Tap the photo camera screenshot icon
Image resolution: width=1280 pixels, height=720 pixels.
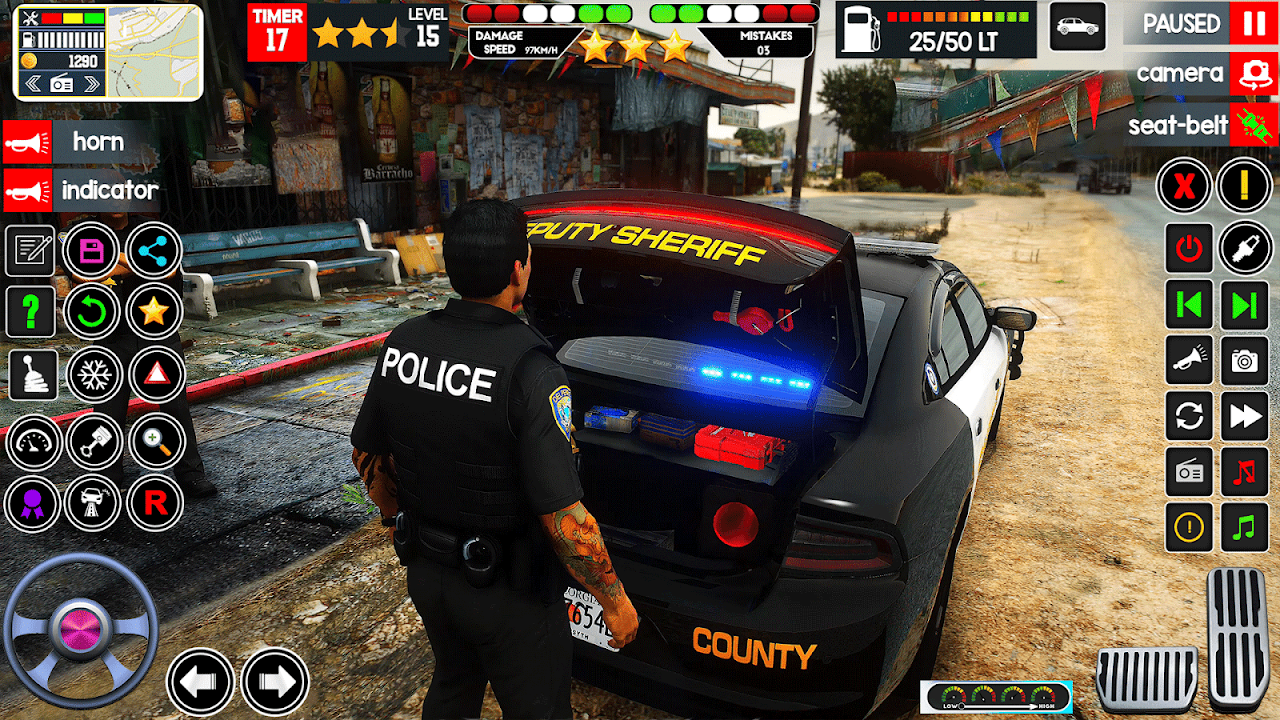(1245, 361)
